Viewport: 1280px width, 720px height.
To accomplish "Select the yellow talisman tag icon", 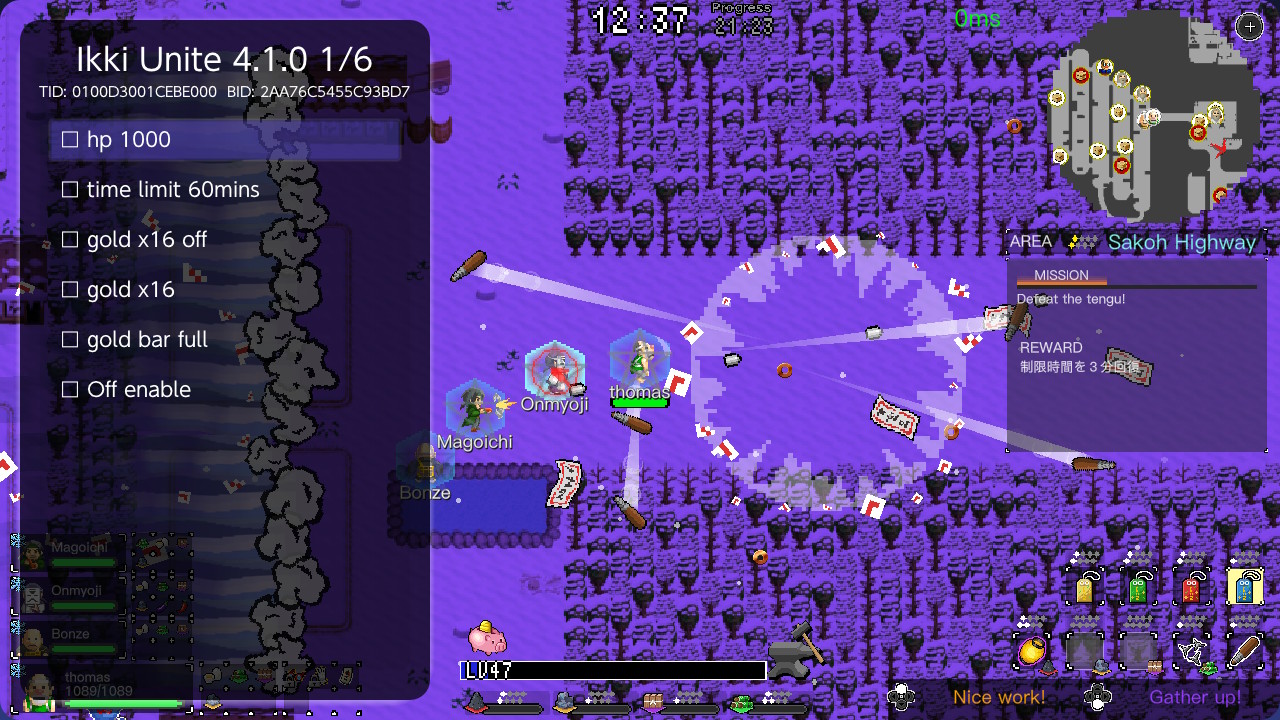I will (x=1085, y=588).
